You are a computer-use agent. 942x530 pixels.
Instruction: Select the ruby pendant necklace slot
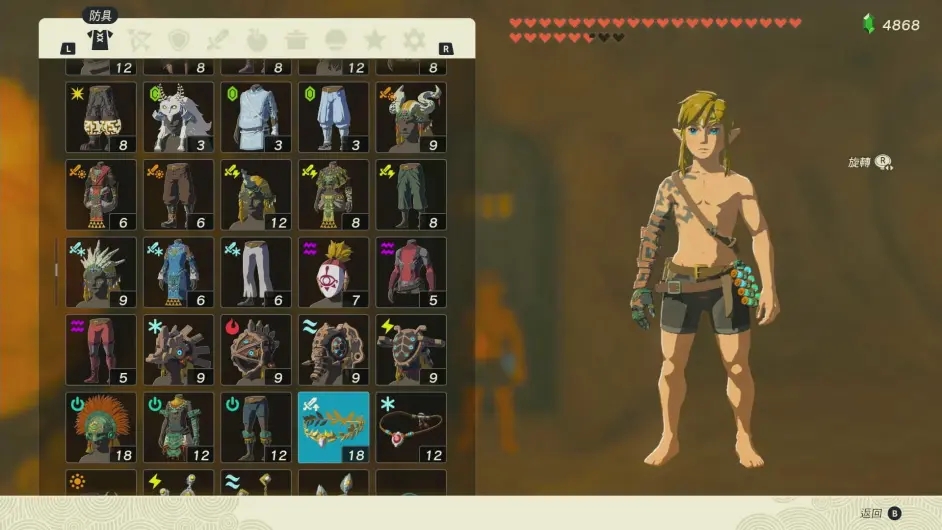point(411,427)
